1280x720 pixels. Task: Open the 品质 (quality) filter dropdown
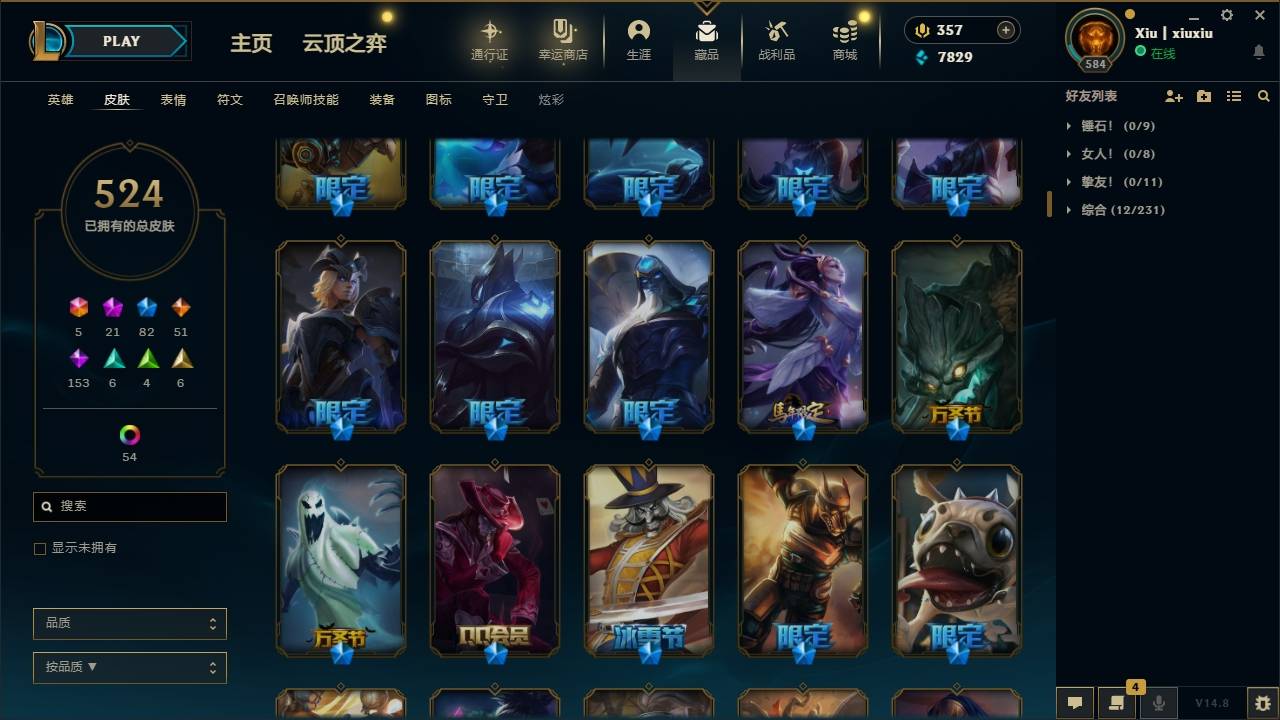coord(129,623)
